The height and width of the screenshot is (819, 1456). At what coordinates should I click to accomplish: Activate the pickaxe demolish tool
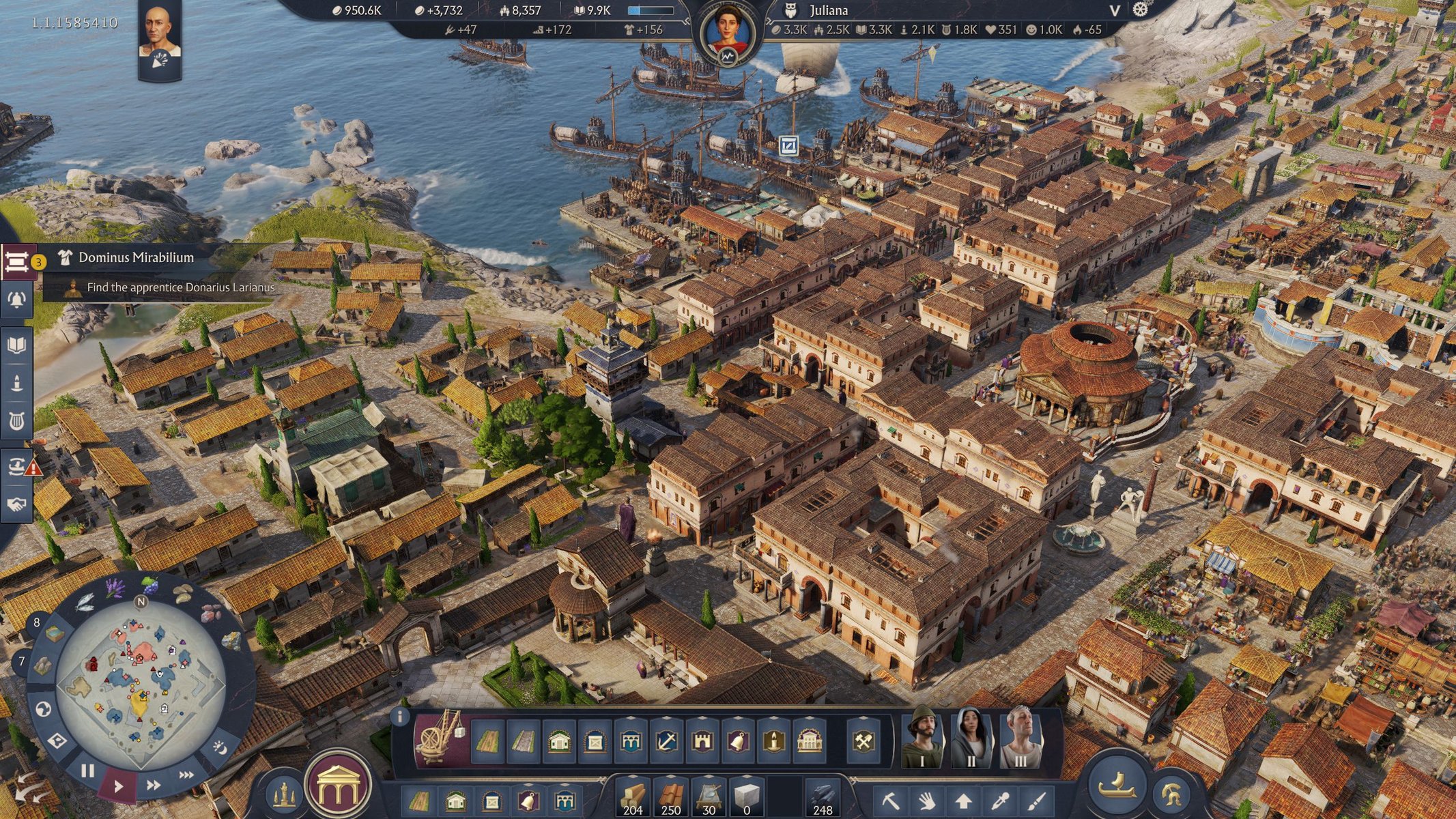tap(890, 800)
